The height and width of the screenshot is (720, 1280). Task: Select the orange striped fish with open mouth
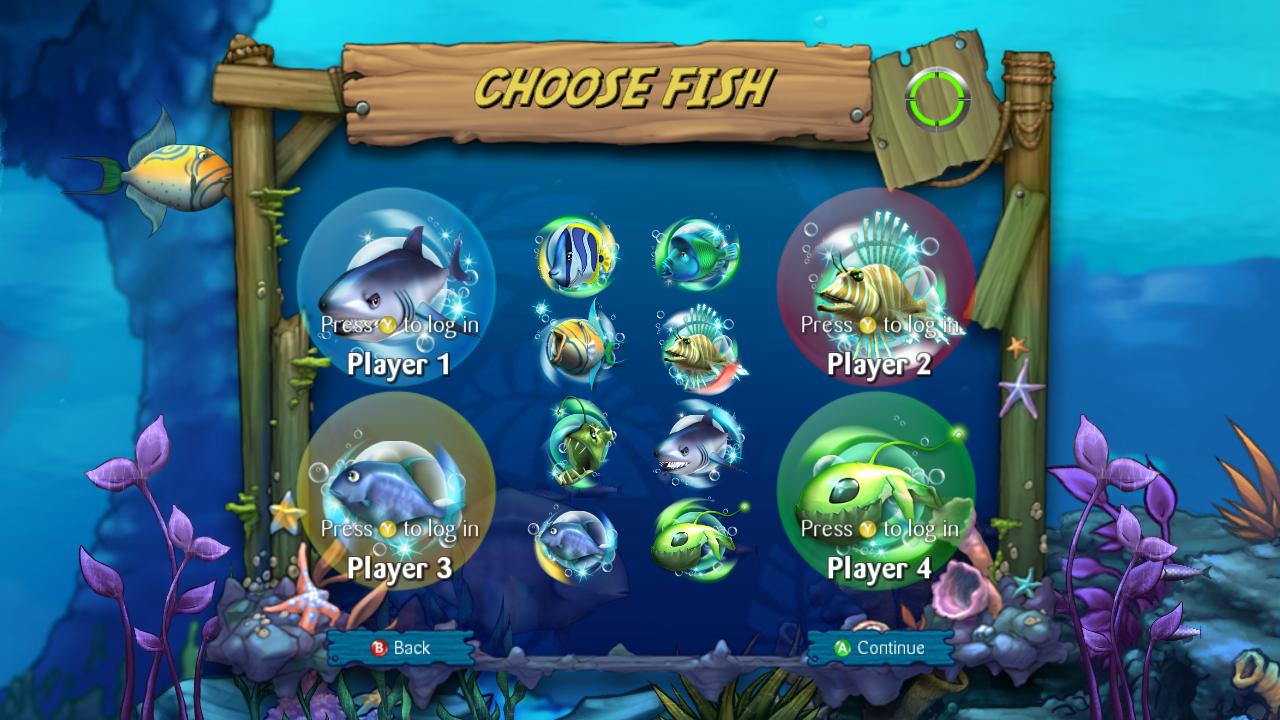point(578,345)
